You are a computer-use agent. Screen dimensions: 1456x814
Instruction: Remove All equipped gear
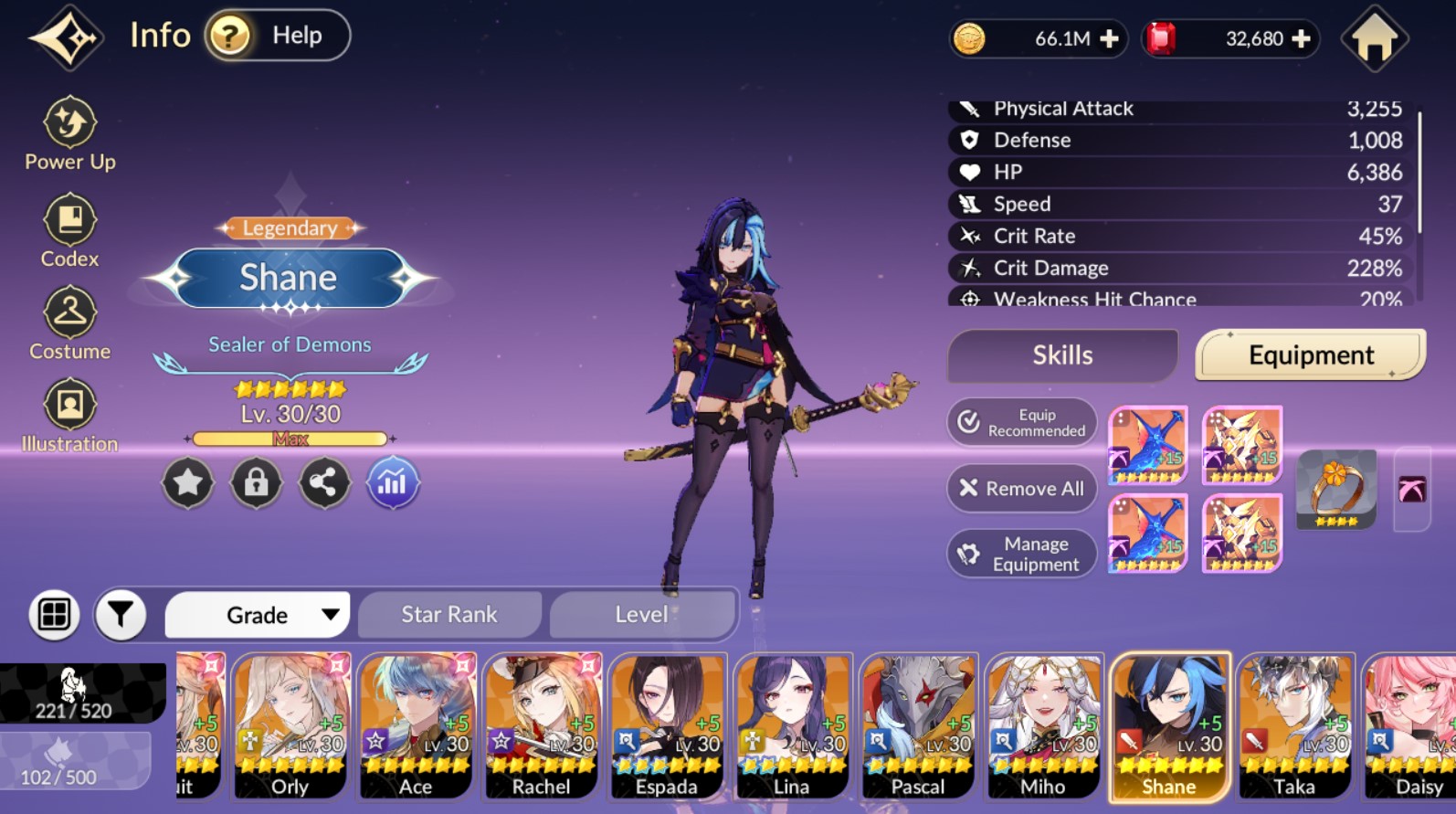click(x=1022, y=489)
